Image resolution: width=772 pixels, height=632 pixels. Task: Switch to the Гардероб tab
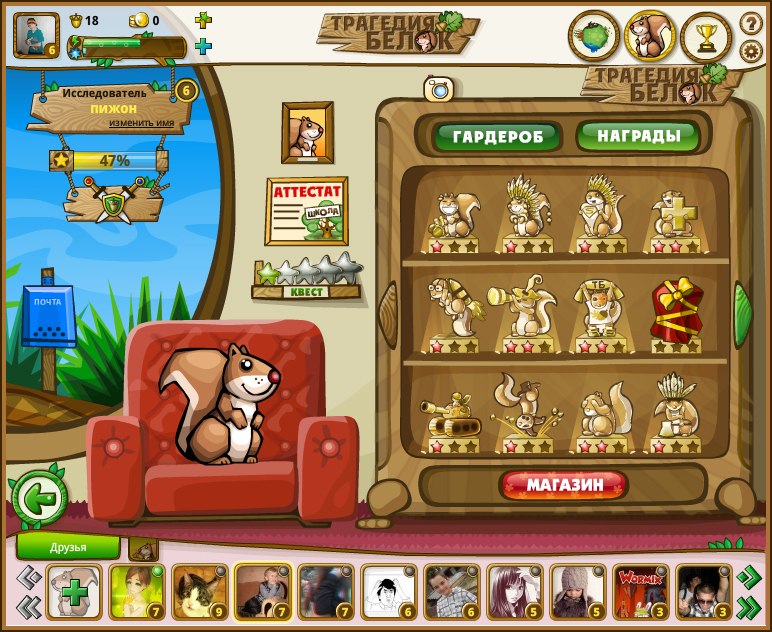click(x=496, y=136)
